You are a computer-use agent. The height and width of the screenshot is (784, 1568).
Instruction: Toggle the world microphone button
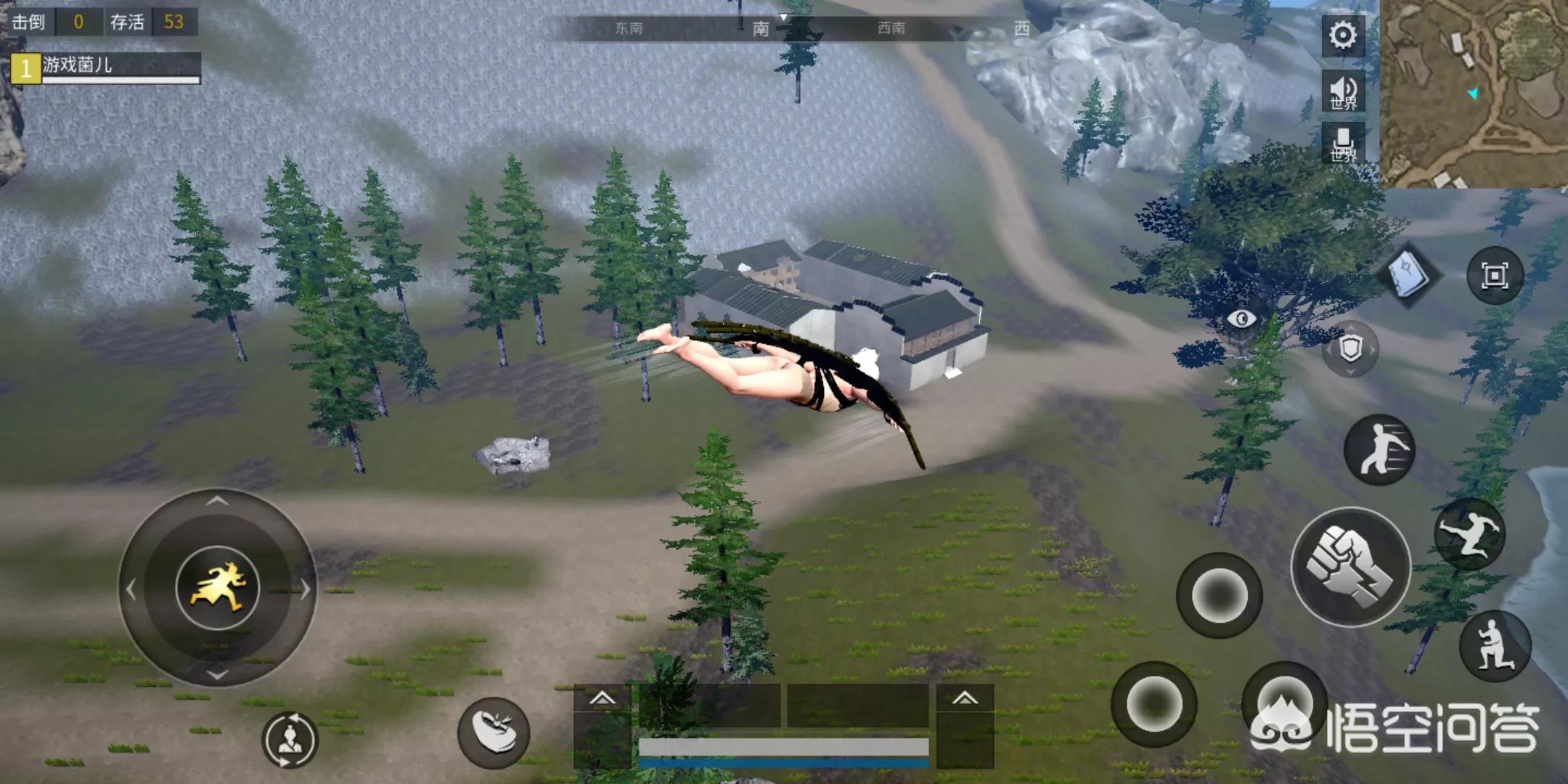coord(1342,144)
